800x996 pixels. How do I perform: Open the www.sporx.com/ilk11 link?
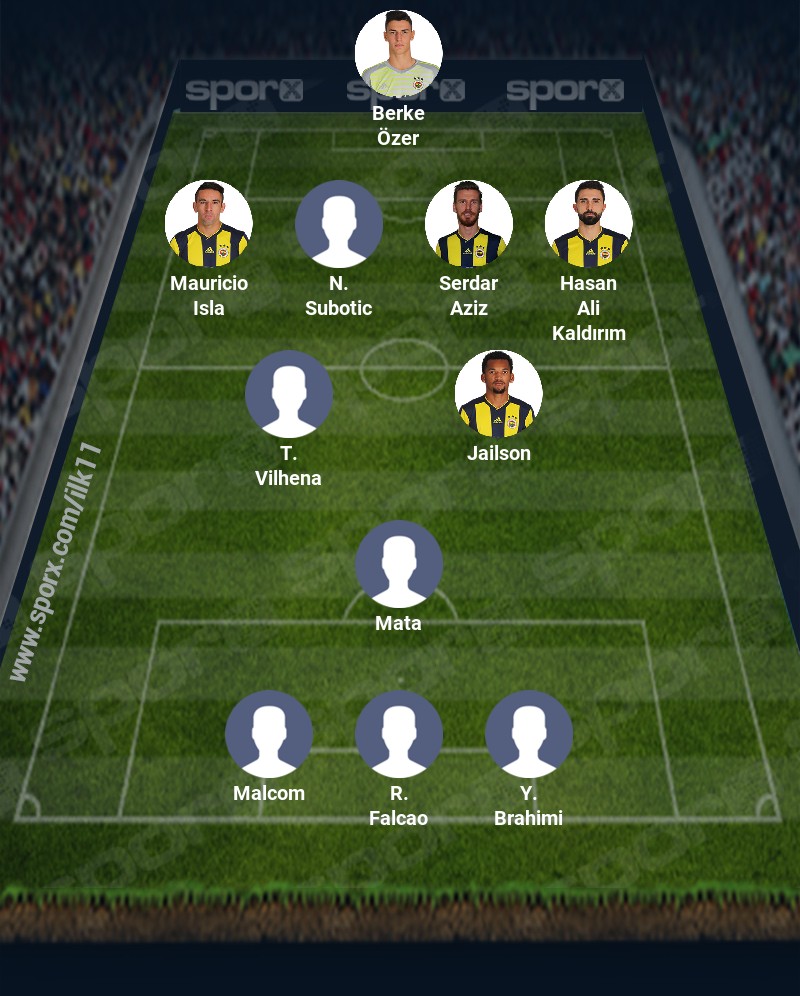[x=57, y=562]
